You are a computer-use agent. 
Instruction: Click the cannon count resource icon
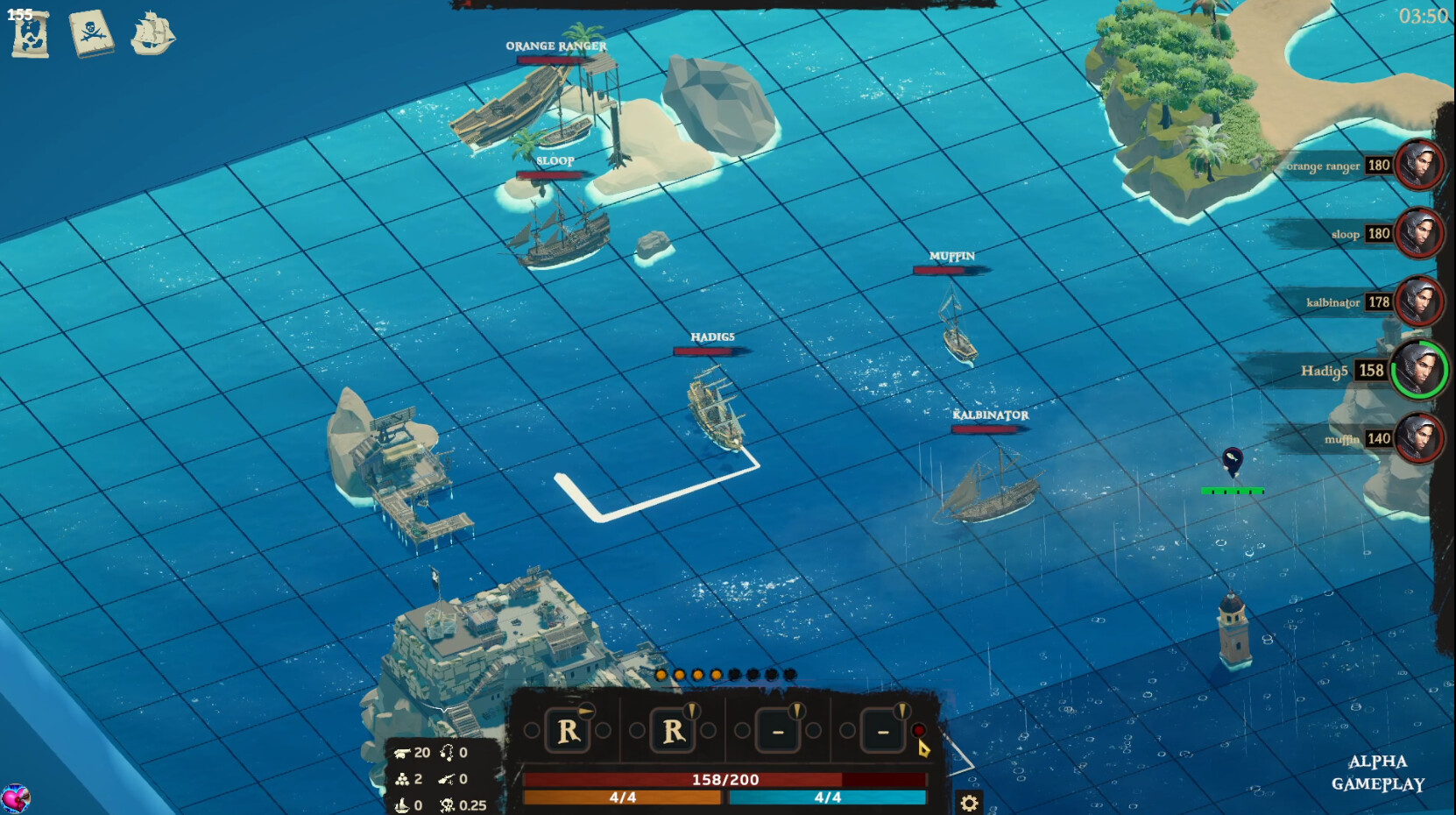[402, 752]
